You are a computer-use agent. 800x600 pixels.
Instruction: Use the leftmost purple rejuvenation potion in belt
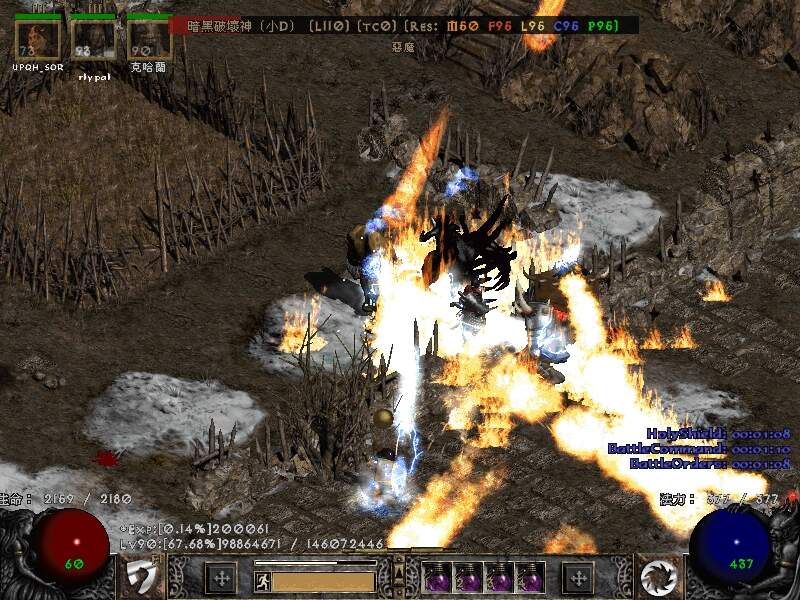(x=437, y=578)
